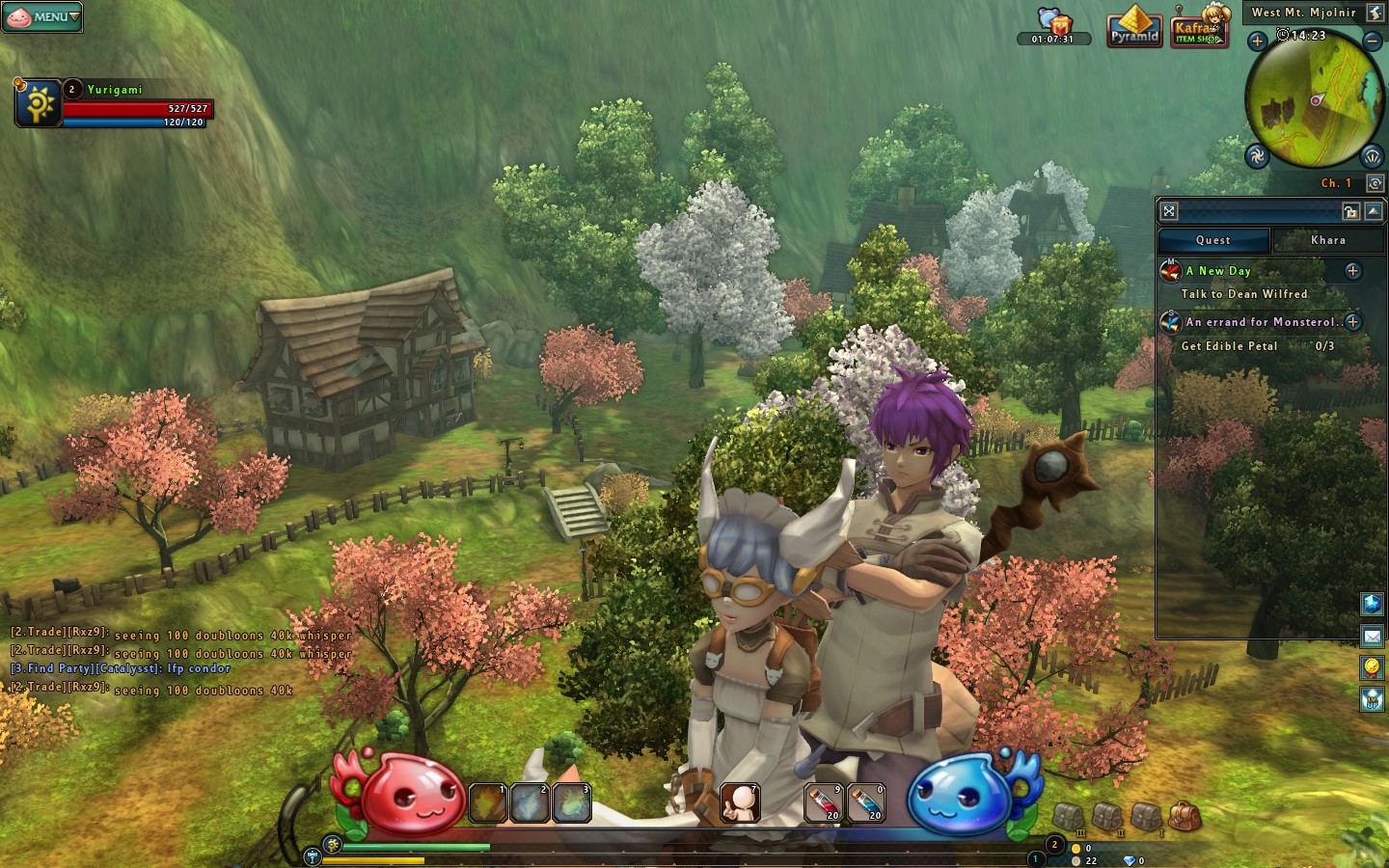The height and width of the screenshot is (868, 1389).
Task: Select the skill in hotbar slot 1
Action: pyautogui.click(x=486, y=801)
